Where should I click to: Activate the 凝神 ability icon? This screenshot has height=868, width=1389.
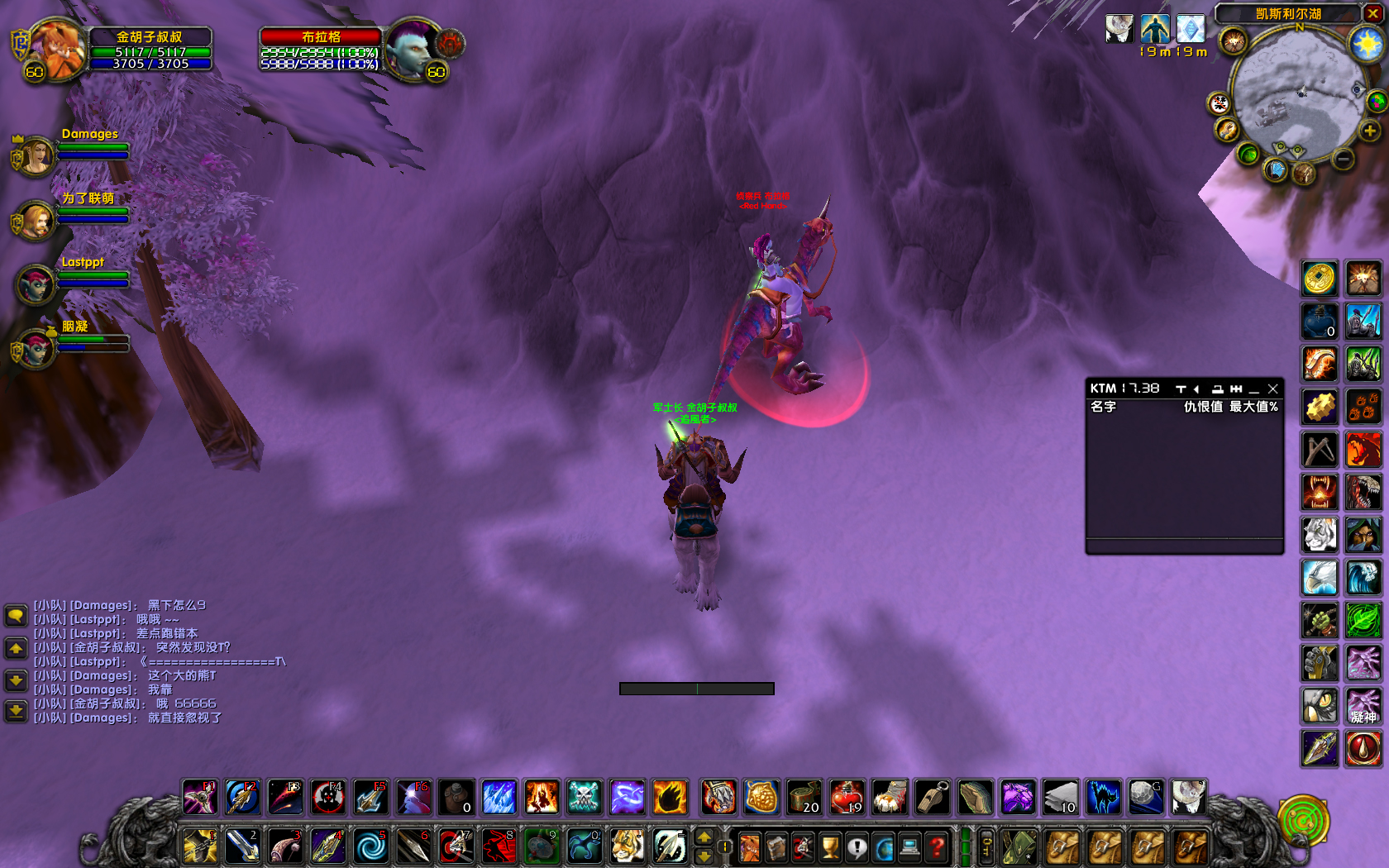1363,707
